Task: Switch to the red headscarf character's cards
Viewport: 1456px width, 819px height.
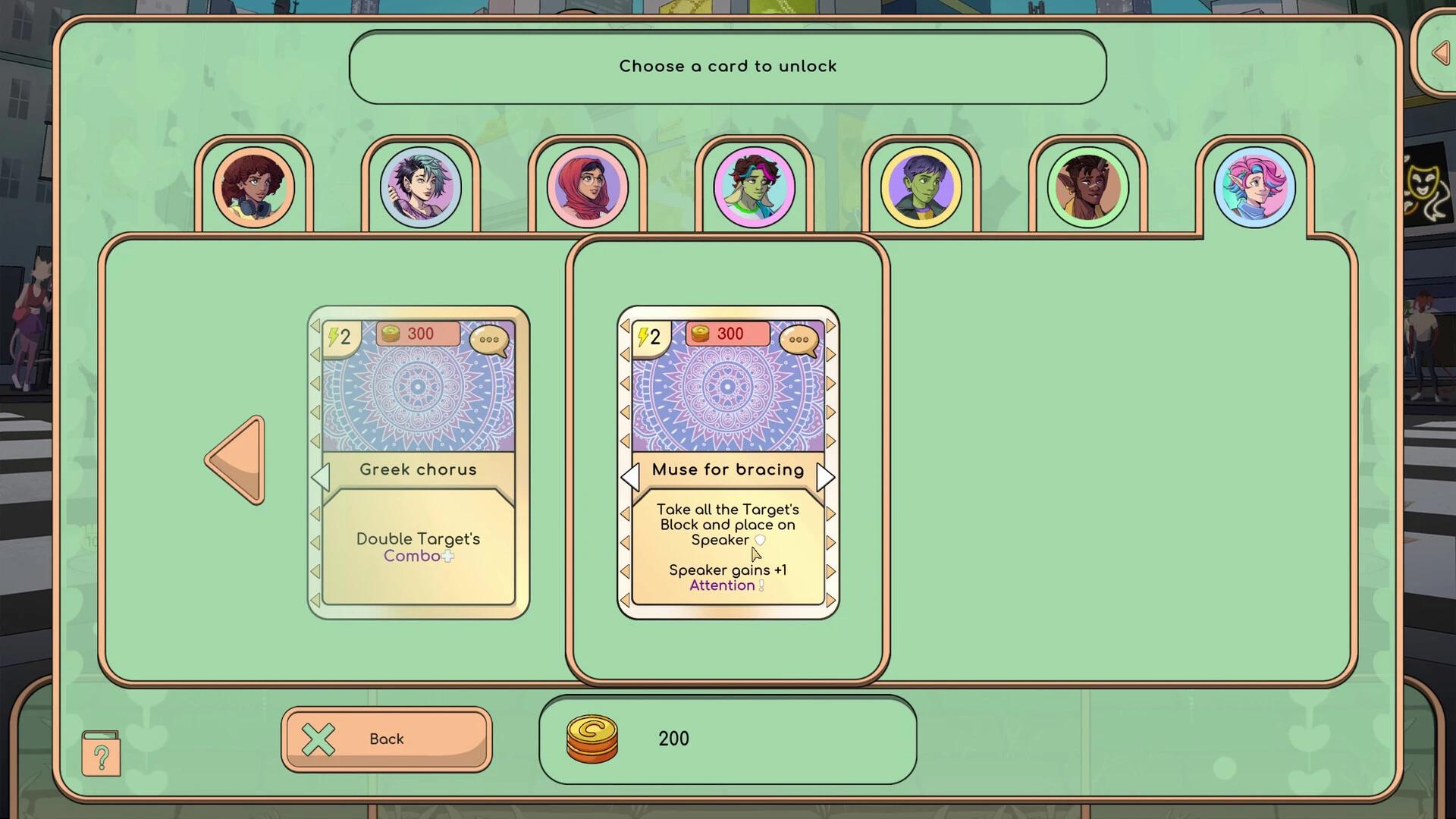Action: (x=588, y=186)
